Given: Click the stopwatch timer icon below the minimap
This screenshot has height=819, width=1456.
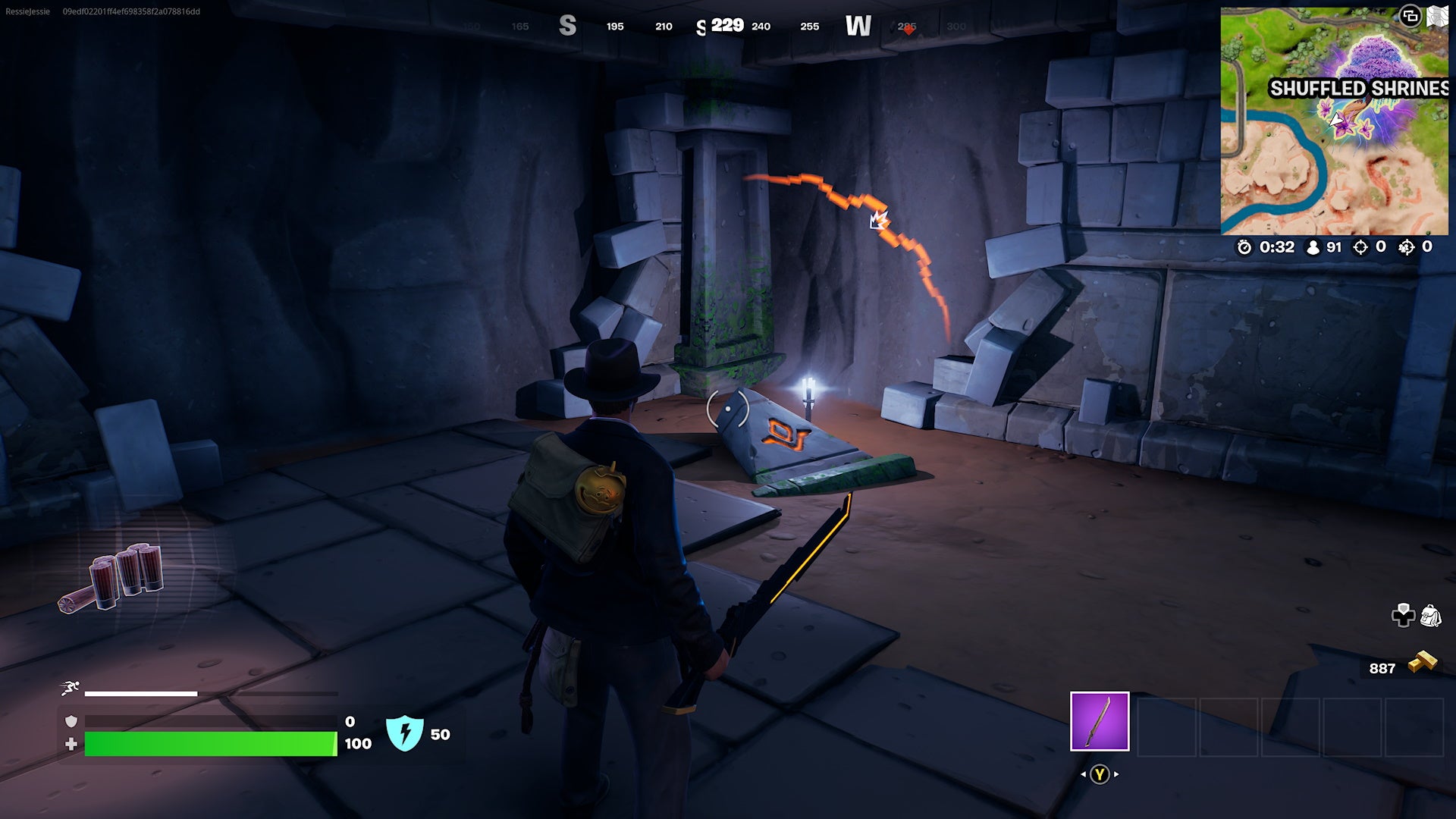Looking at the screenshot, I should pos(1244,246).
